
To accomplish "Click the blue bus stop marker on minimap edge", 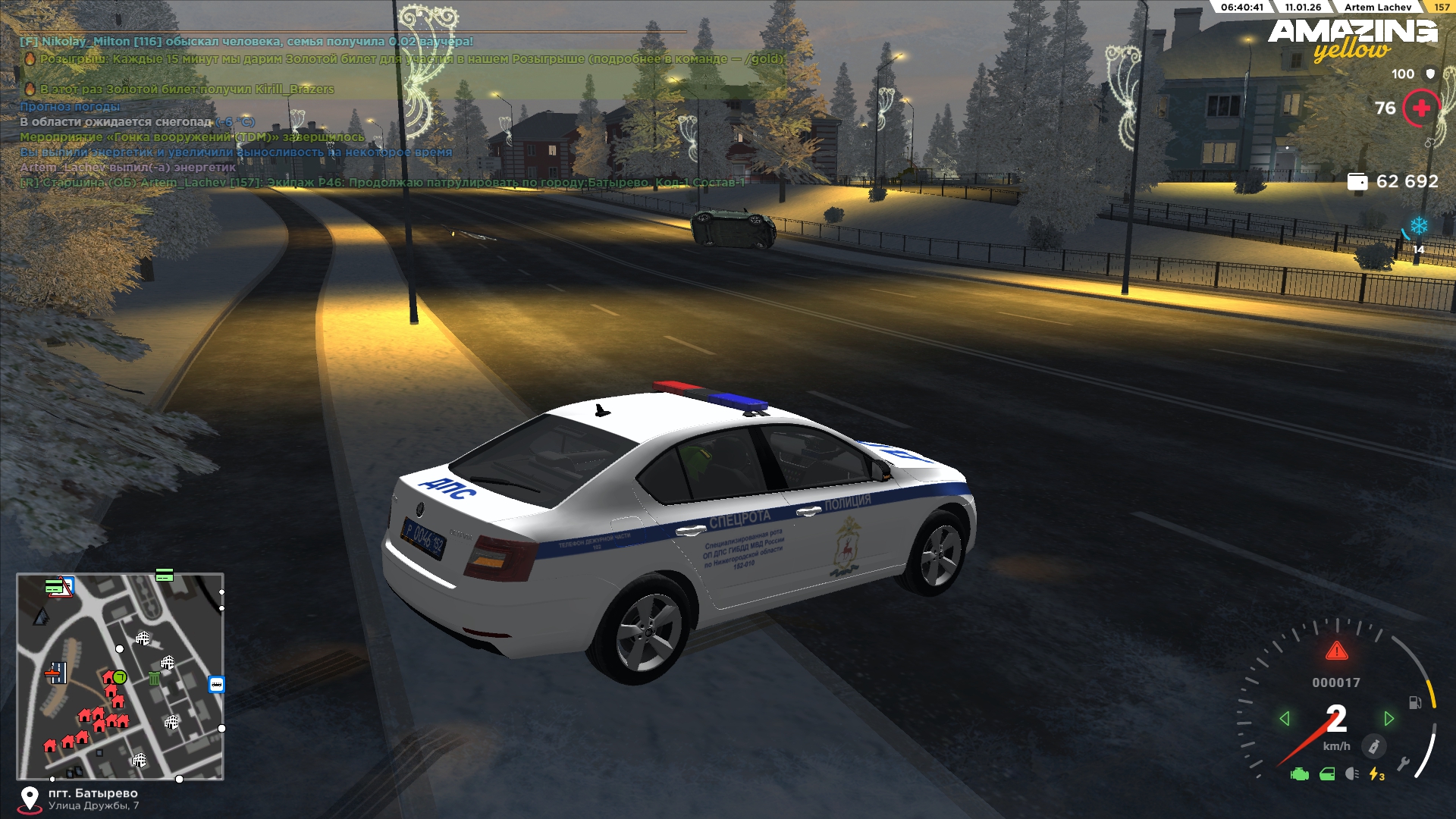I will pyautogui.click(x=216, y=685).
